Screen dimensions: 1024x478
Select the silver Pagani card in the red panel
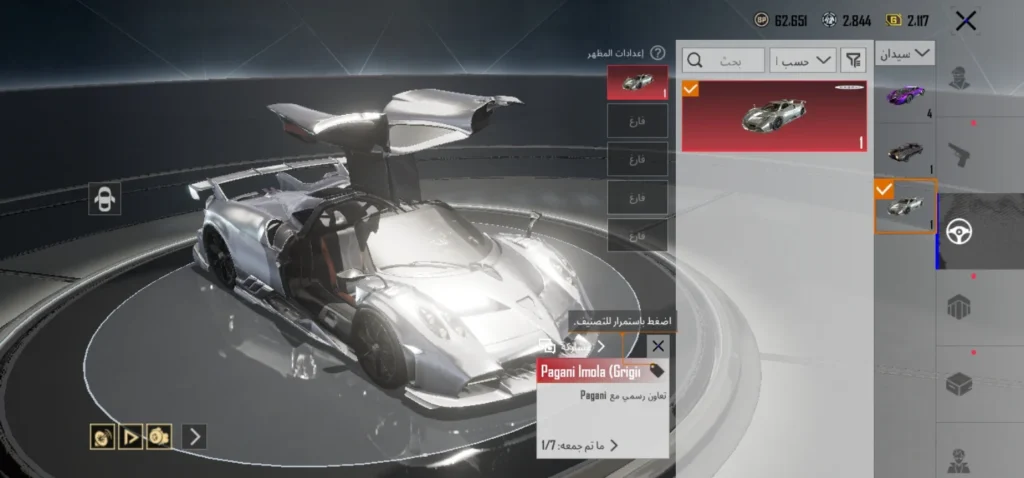(x=775, y=116)
